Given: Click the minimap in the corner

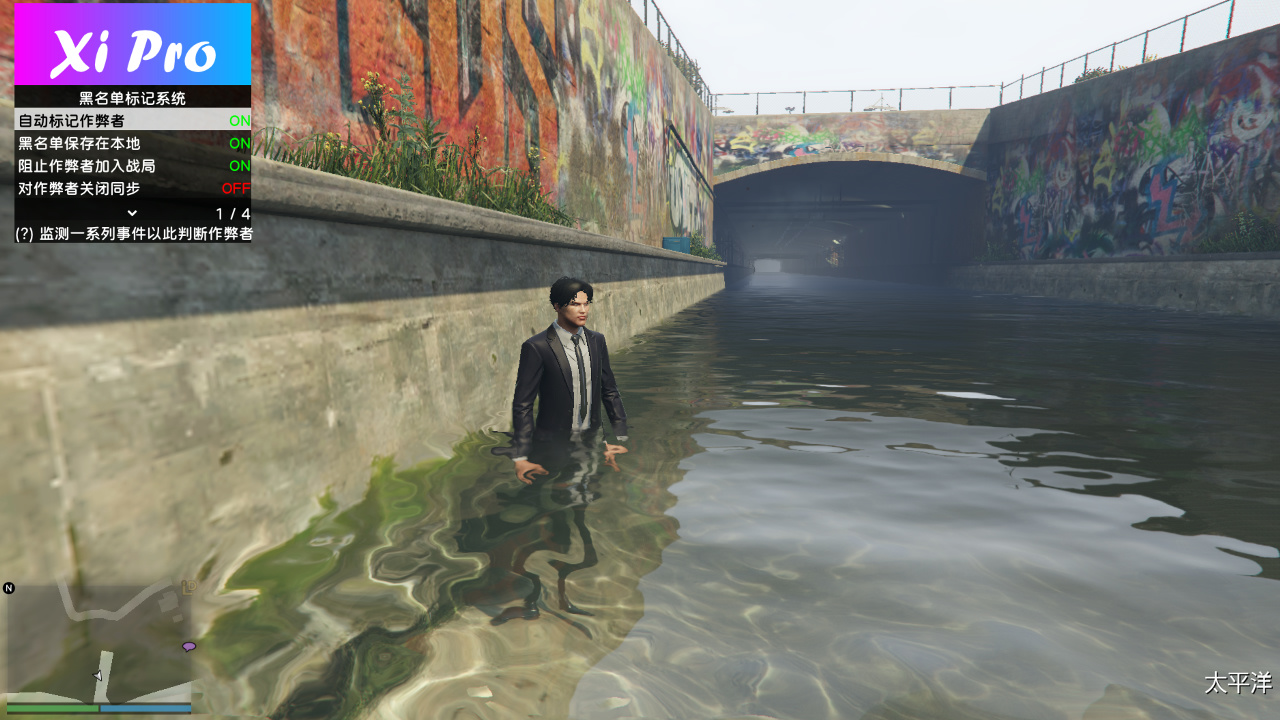Looking at the screenshot, I should [98, 642].
